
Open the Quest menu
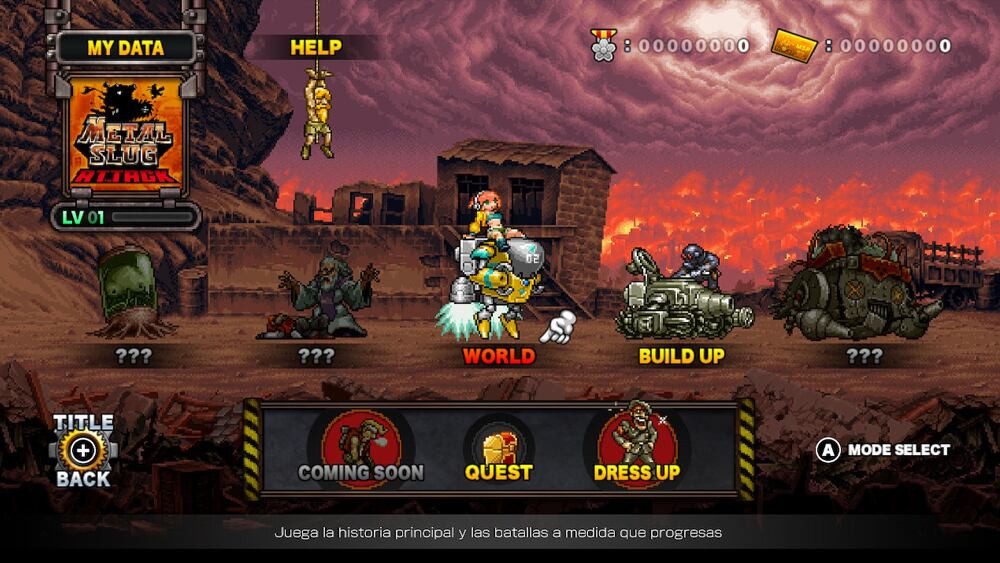point(499,449)
